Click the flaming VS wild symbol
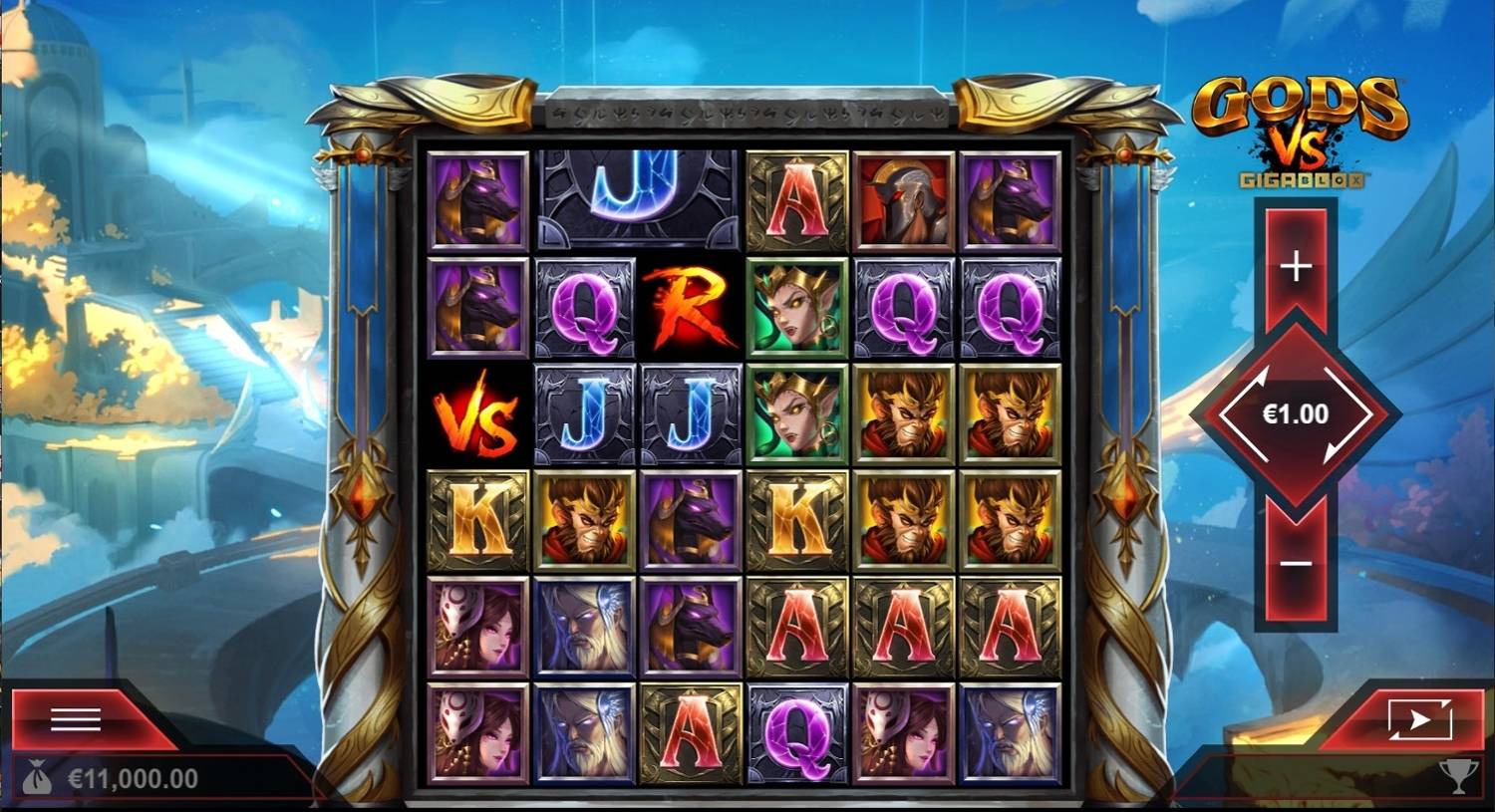The image size is (1495, 812). click(x=476, y=413)
